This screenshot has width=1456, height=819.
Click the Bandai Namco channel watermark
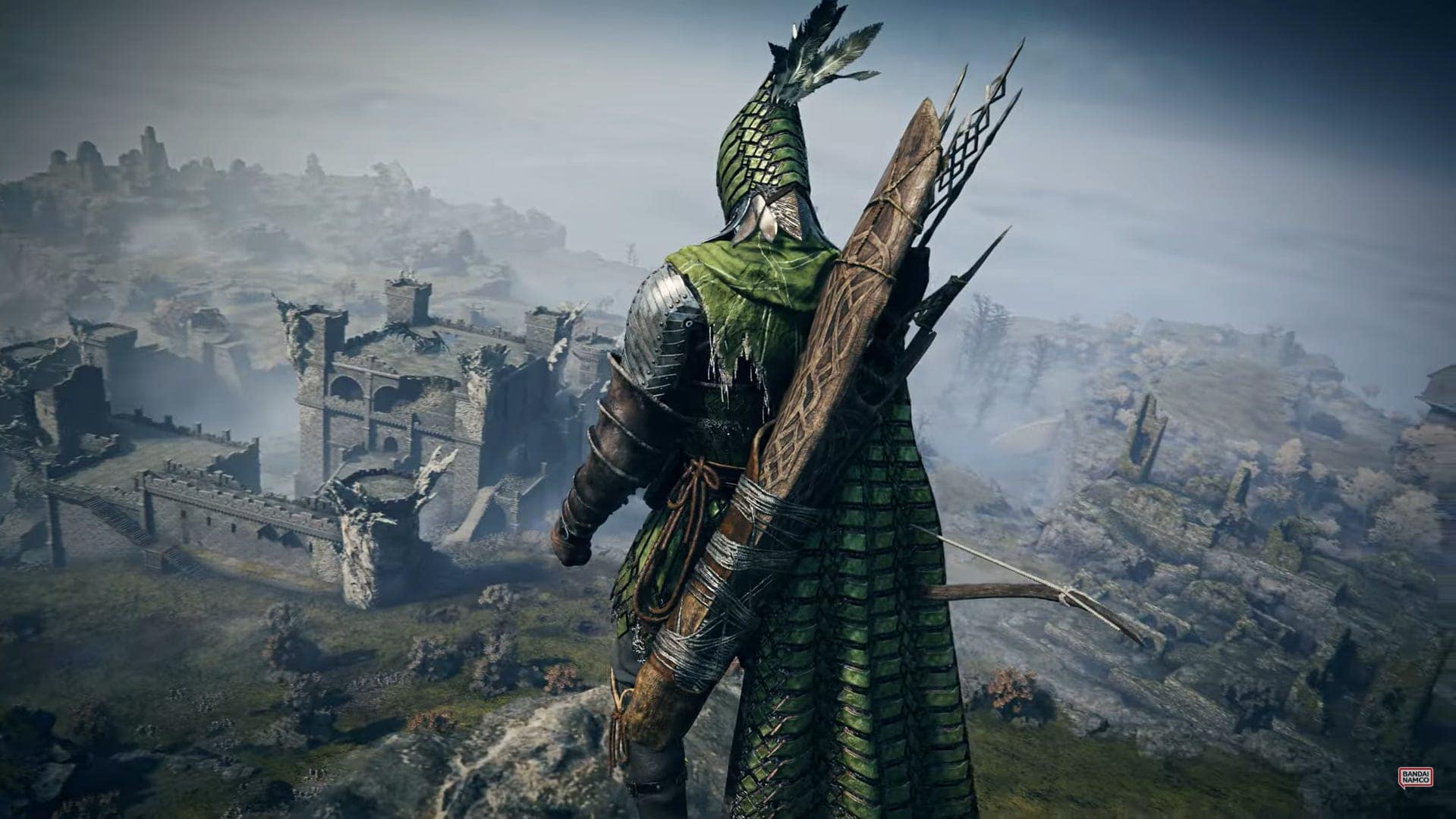[x=1415, y=776]
